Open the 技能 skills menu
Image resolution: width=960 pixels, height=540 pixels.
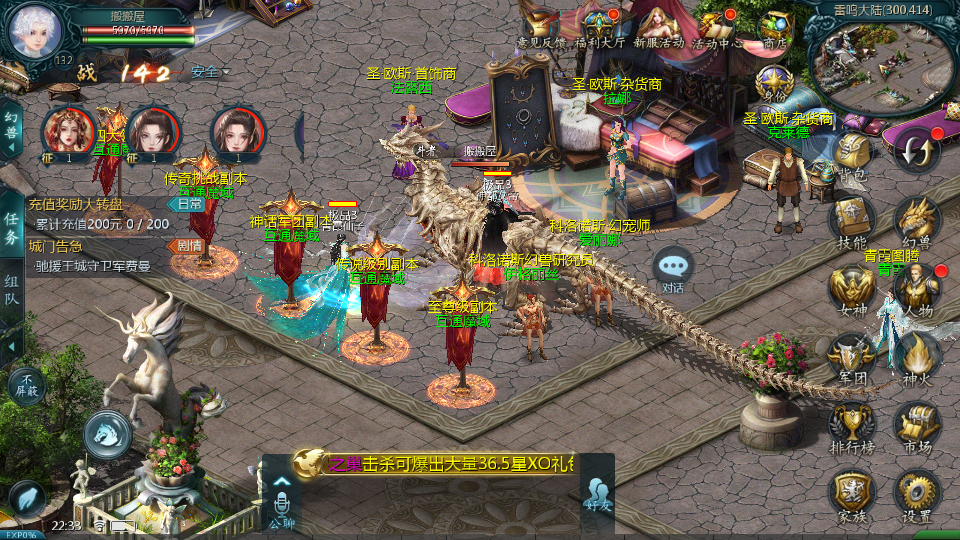(x=852, y=218)
